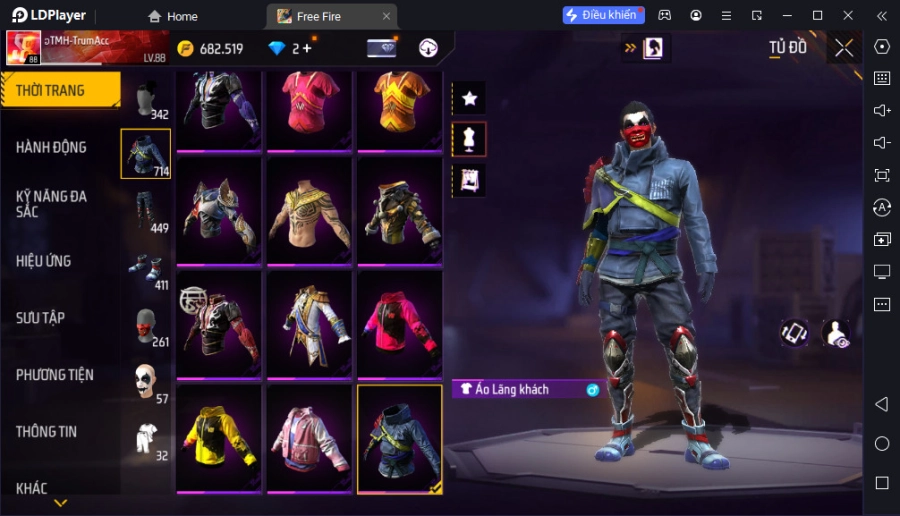This screenshot has height=516, width=900.
Task: Open the mask category with 261 items
Action: pyautogui.click(x=146, y=326)
